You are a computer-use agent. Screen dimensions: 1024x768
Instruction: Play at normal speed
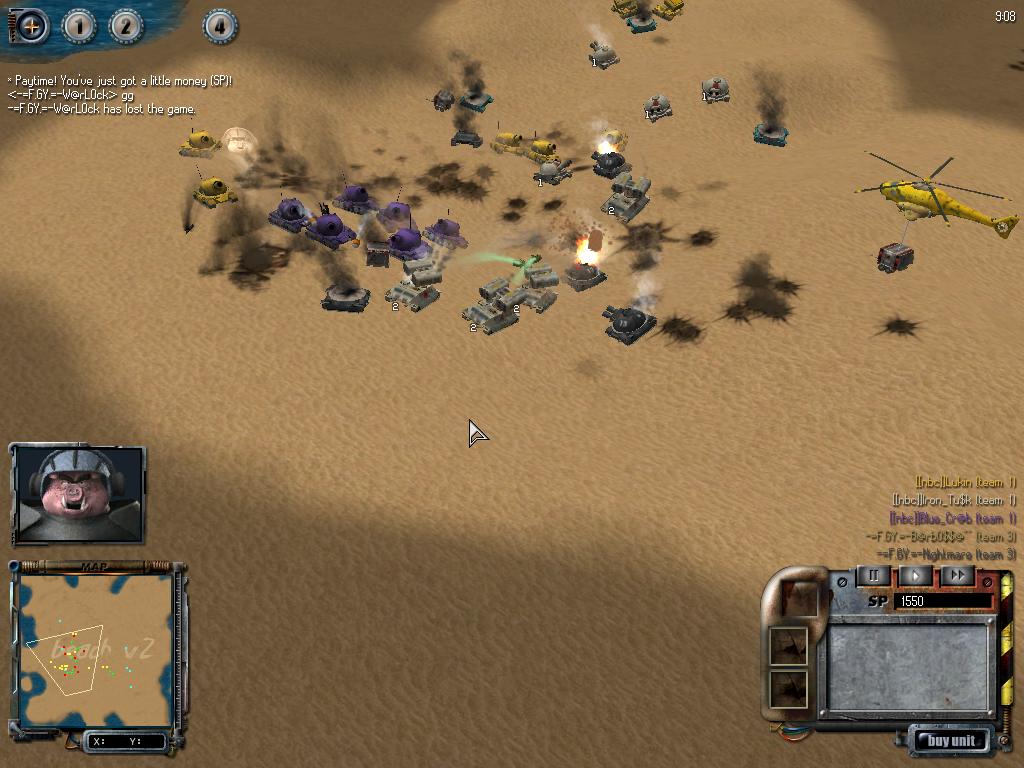coord(915,576)
